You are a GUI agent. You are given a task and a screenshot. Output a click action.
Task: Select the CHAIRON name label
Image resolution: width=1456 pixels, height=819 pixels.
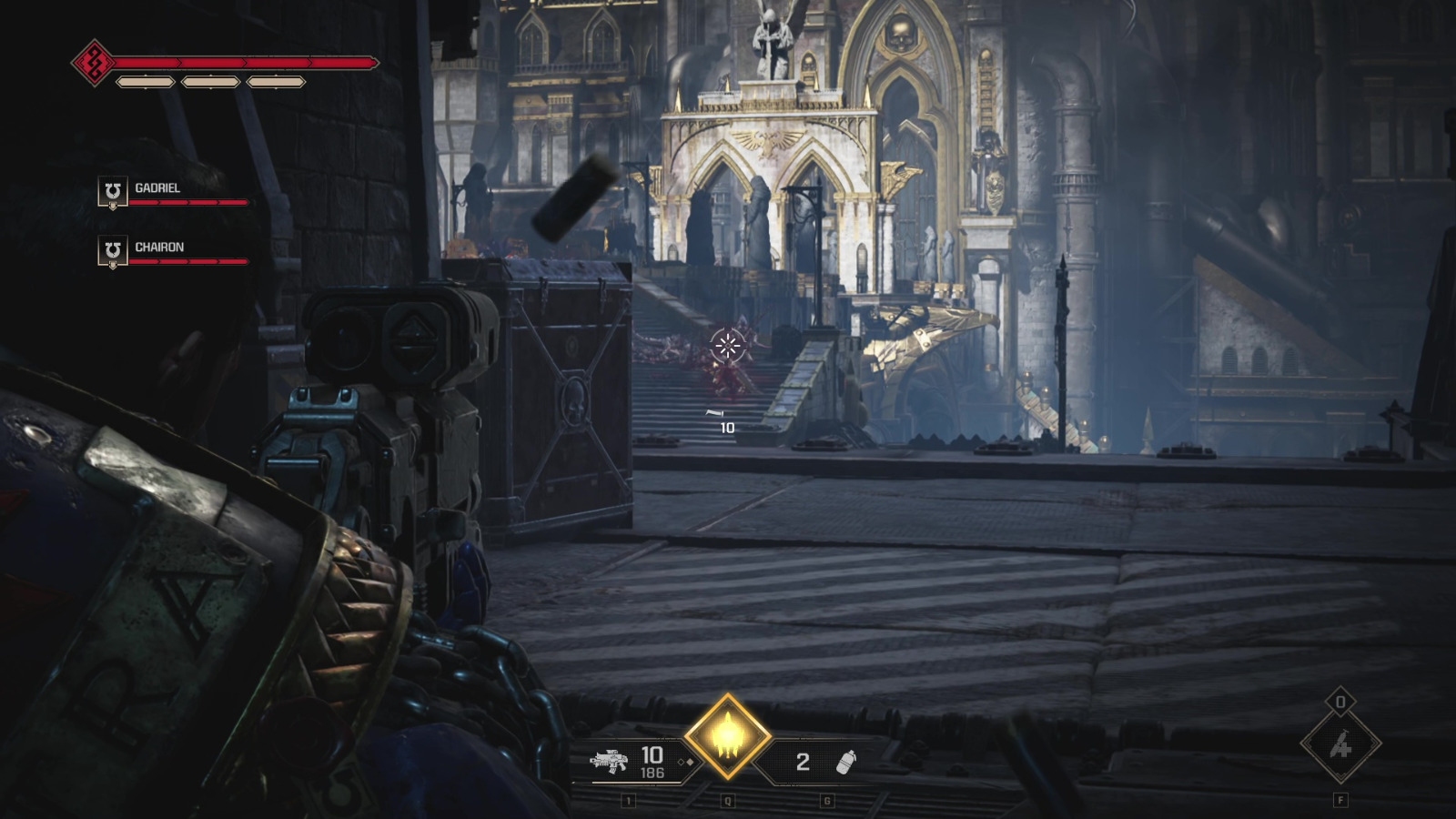click(x=159, y=246)
